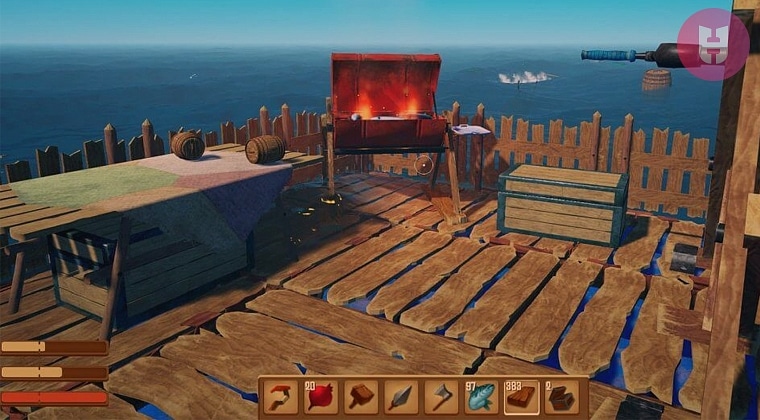760x420 pixels.
Task: Choose the wooden plank stack slot
Action: [x=520, y=397]
